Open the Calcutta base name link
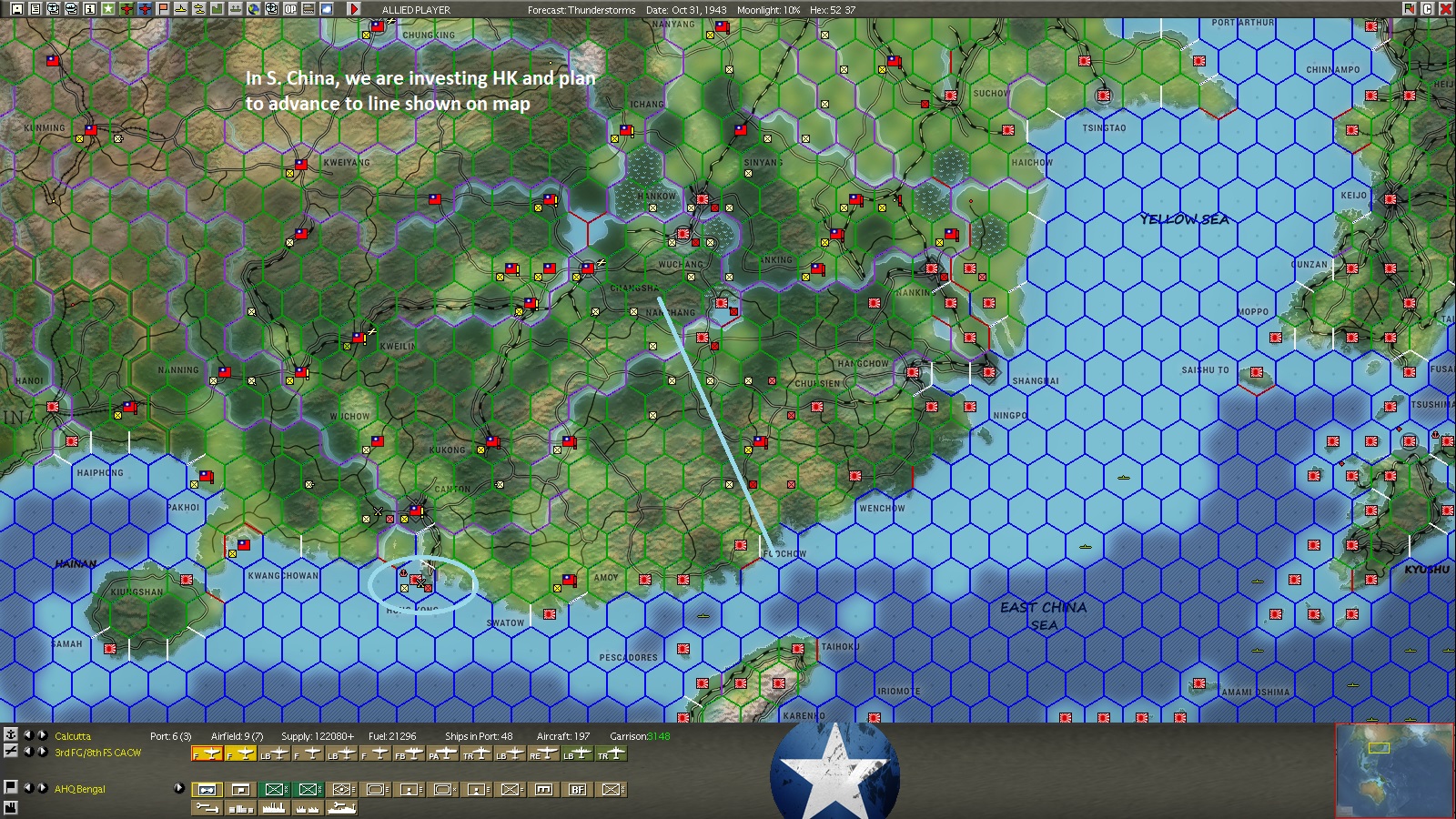1456x819 pixels. [x=73, y=736]
